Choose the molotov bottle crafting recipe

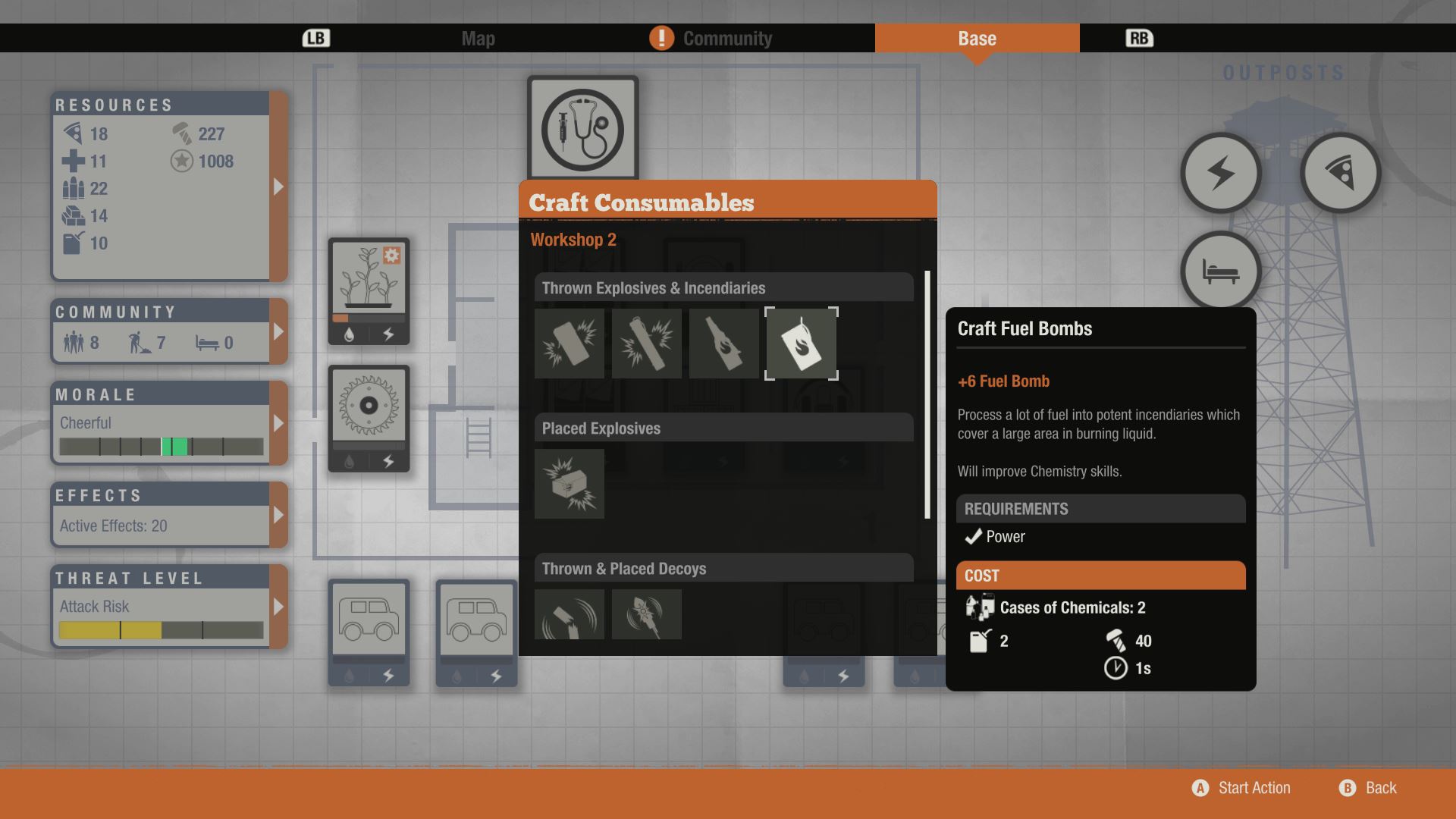pos(723,344)
